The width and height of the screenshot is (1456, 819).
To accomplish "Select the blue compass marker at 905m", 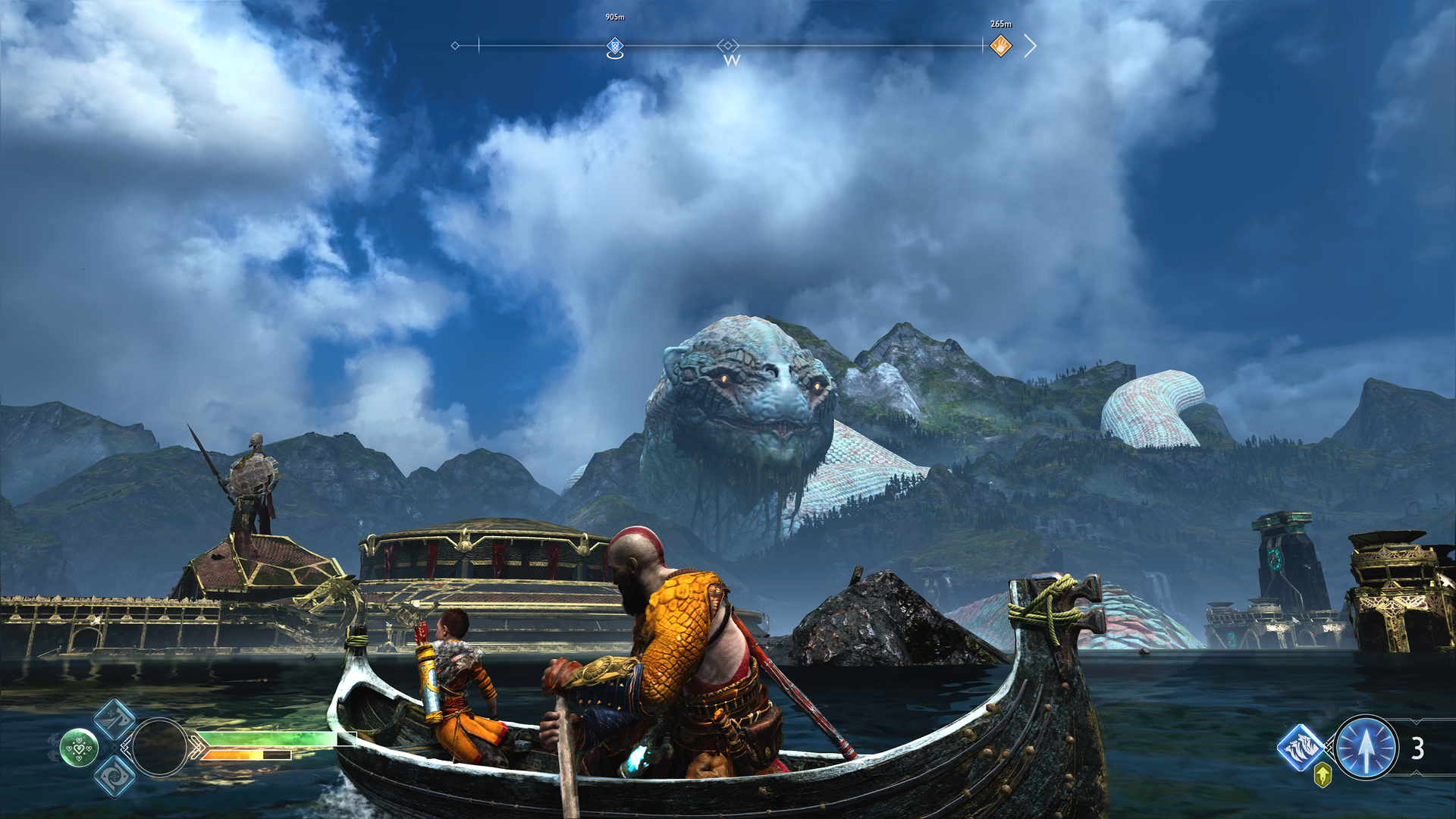I will (x=615, y=47).
